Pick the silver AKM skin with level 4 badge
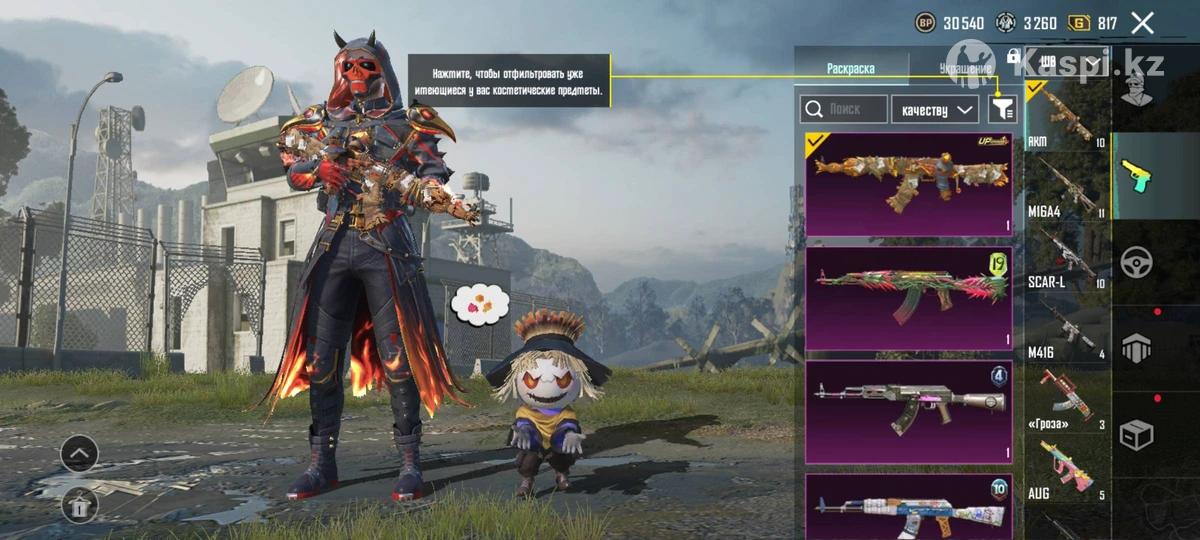Screen dimensions: 1200x540 (909, 411)
